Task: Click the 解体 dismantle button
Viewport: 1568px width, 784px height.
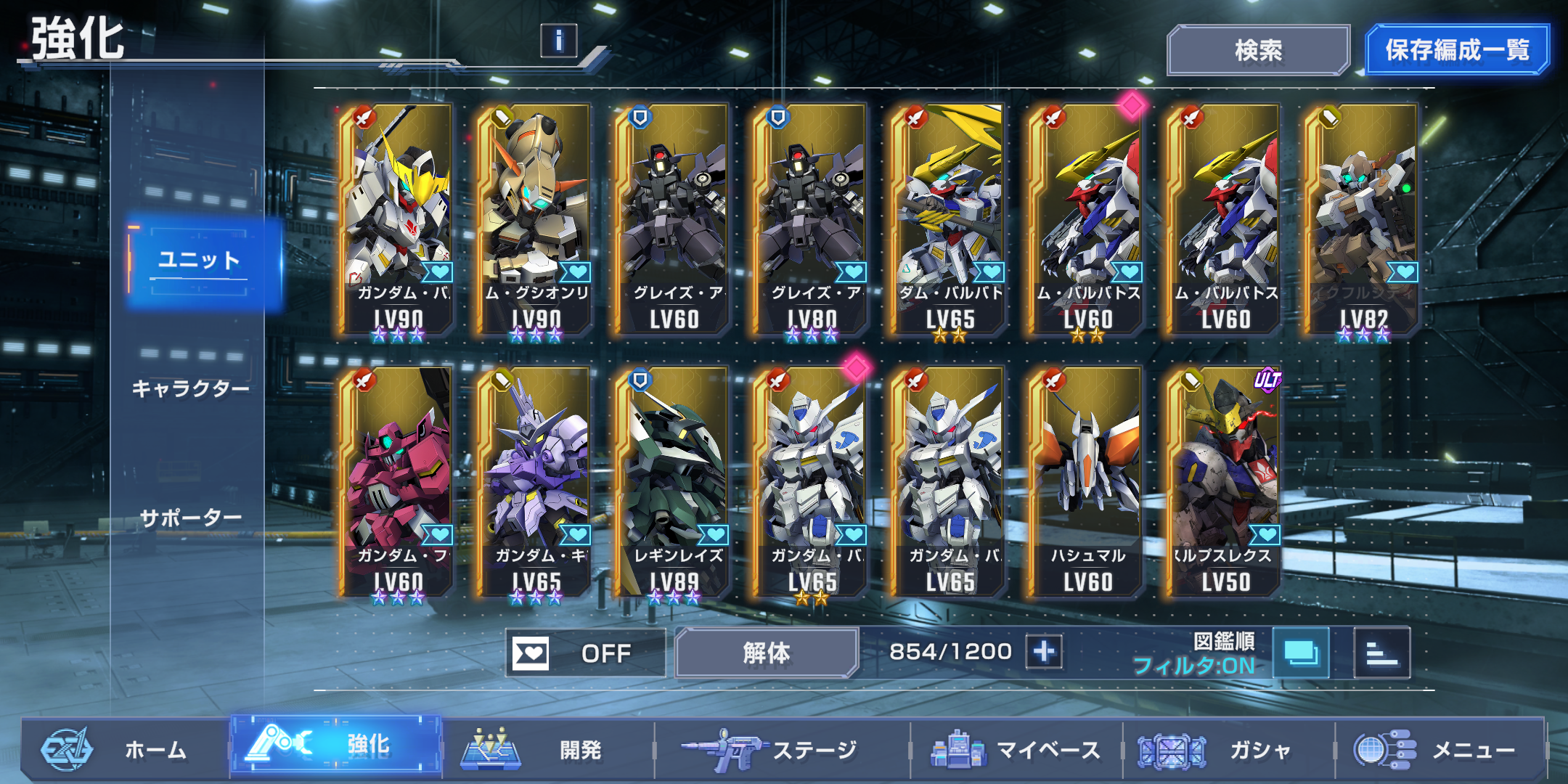Action: click(766, 653)
